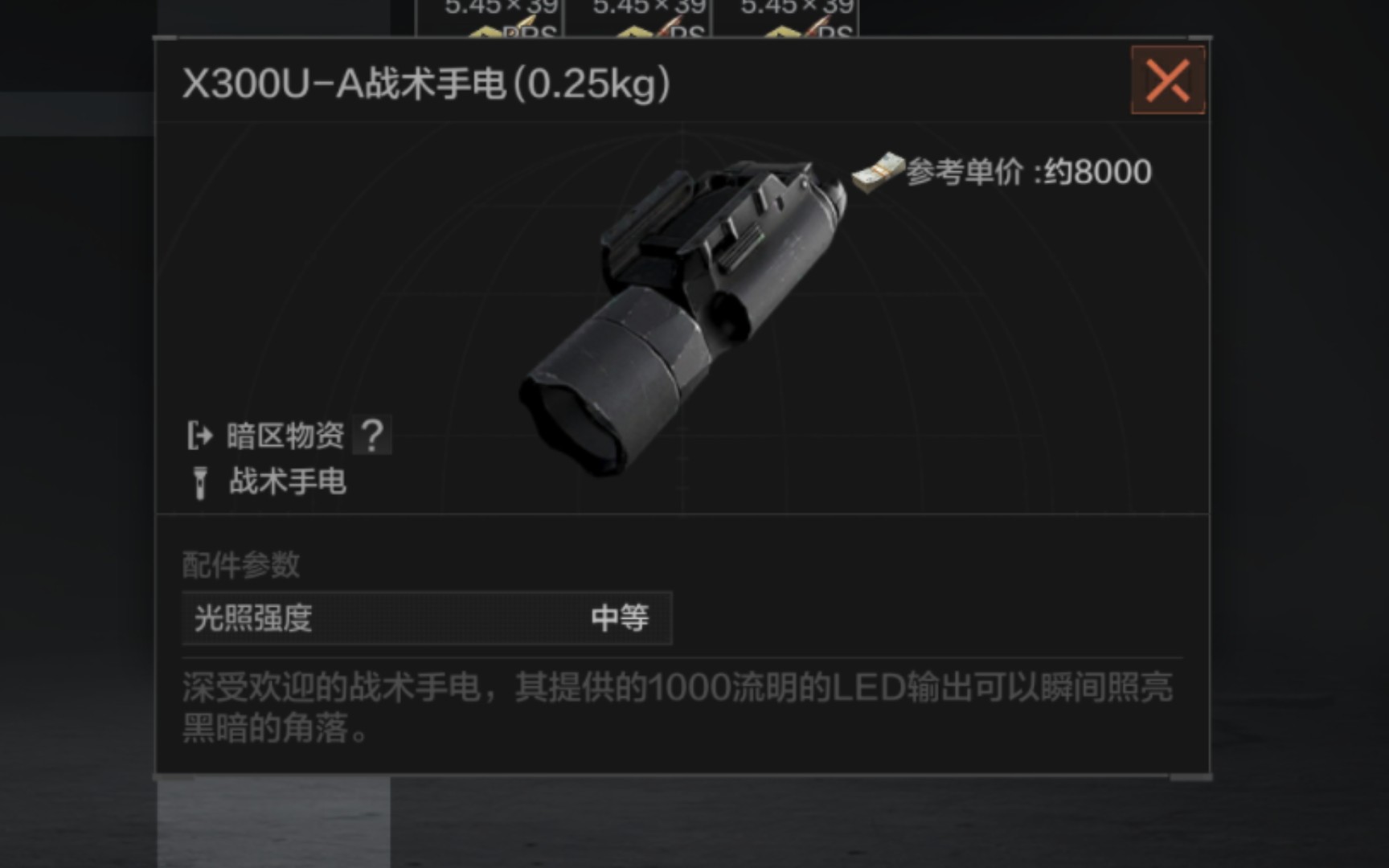Select the flashlight icon next to 战术手电

coord(199,482)
